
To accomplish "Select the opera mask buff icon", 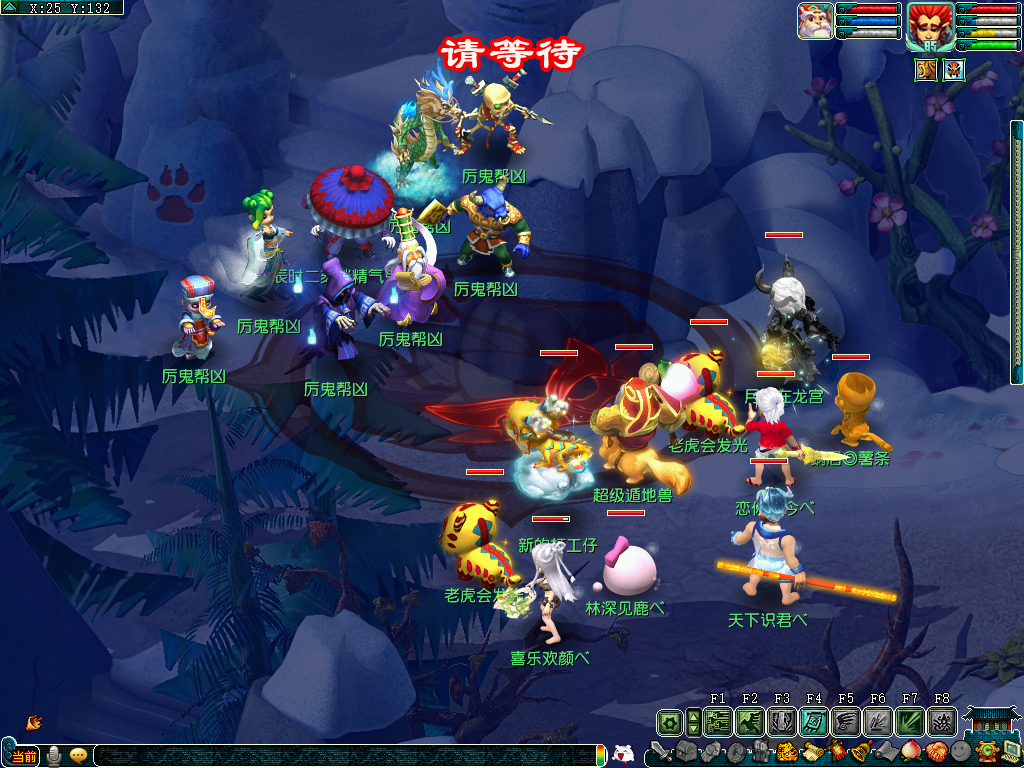I will coord(953,70).
